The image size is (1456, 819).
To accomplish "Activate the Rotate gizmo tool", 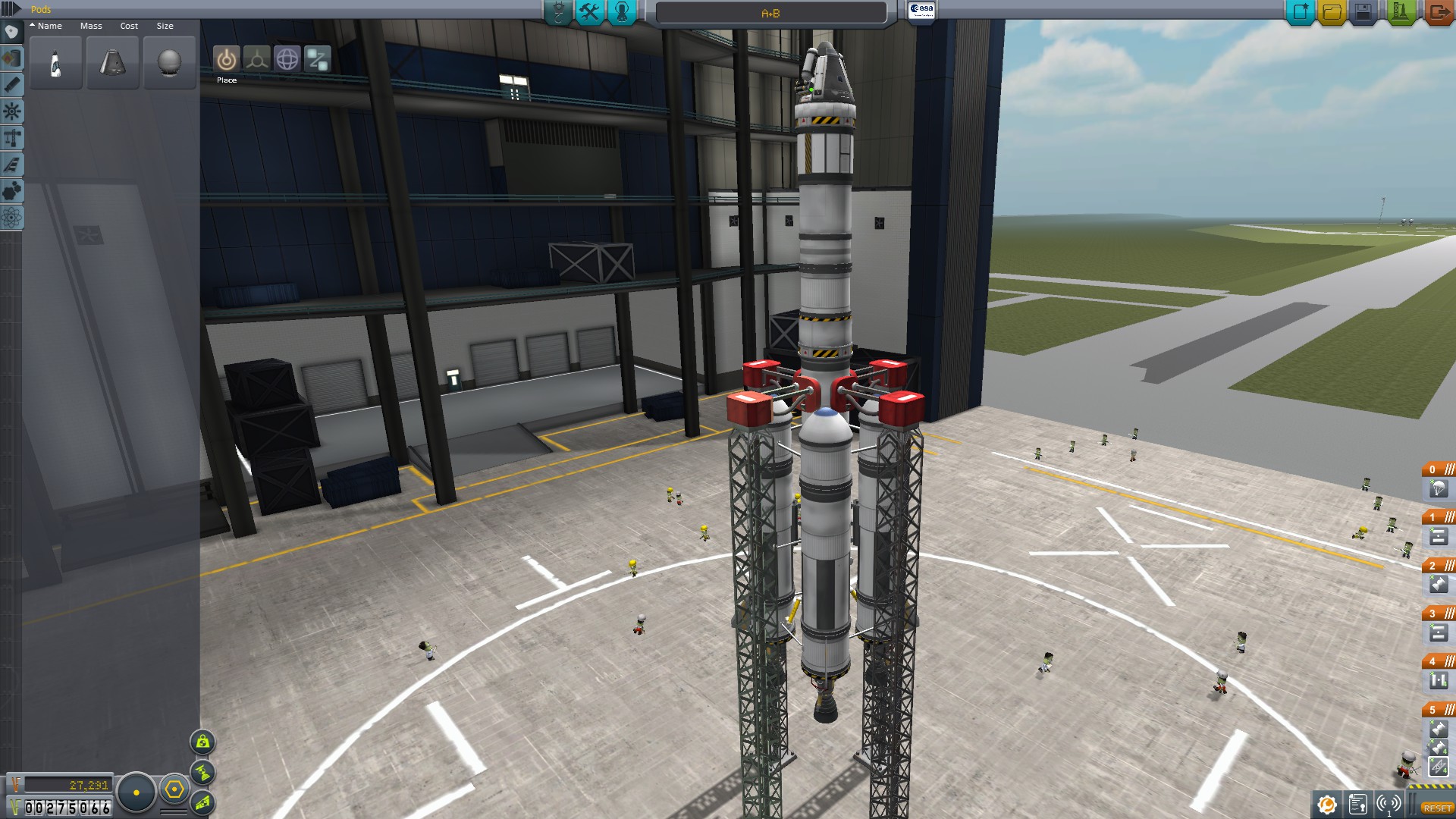I will 287,59.
